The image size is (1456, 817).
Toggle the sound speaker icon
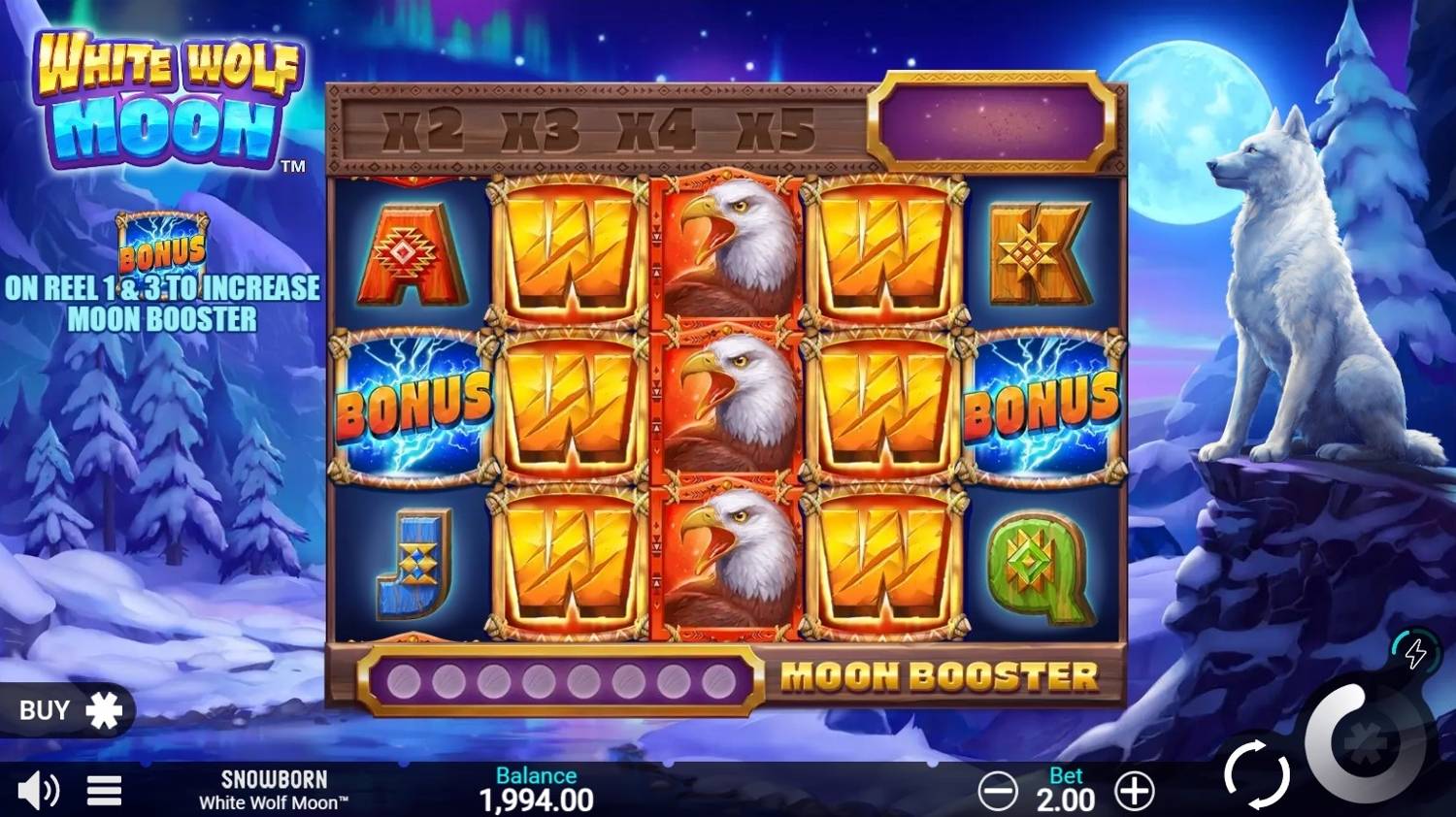(x=37, y=791)
